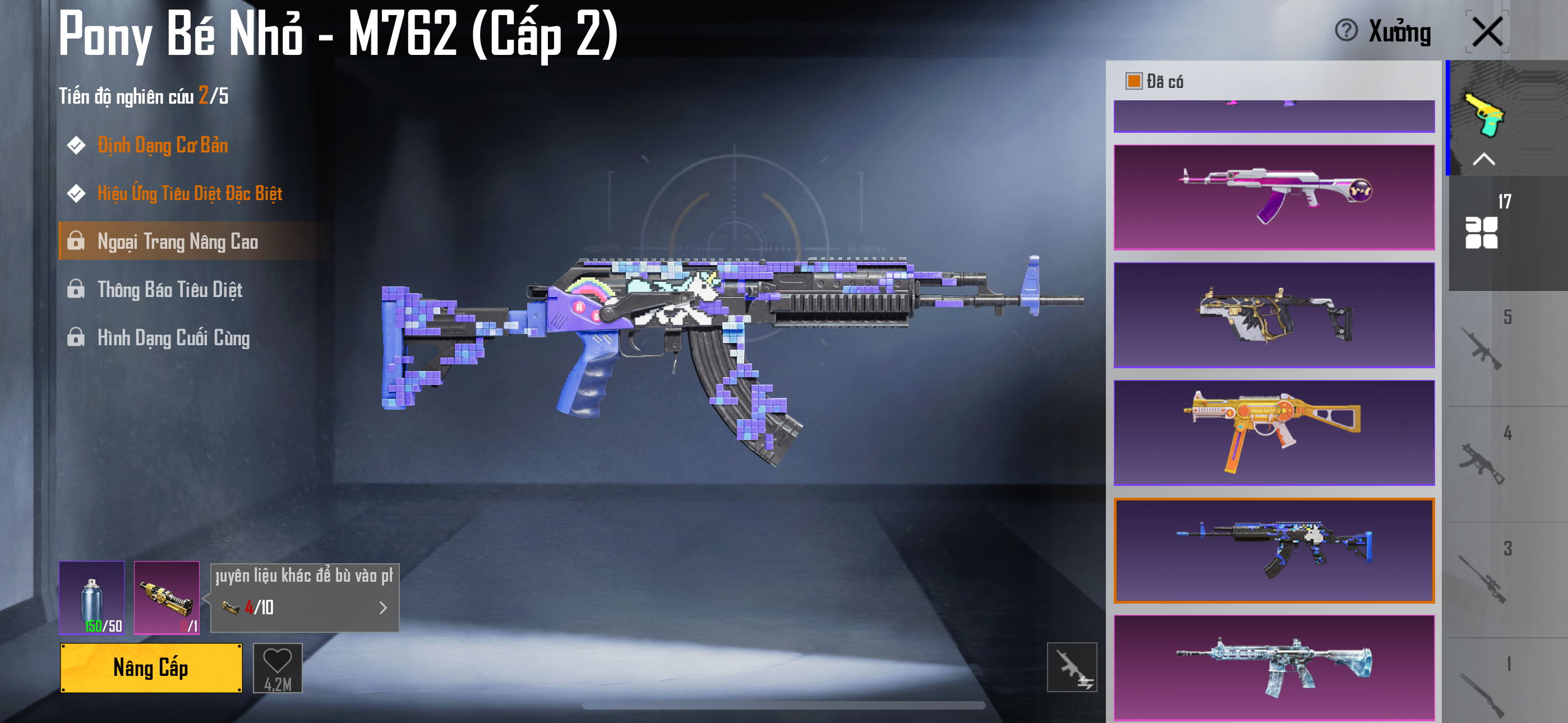
Task: Pick the golden orange UMP skin
Action: (1274, 432)
